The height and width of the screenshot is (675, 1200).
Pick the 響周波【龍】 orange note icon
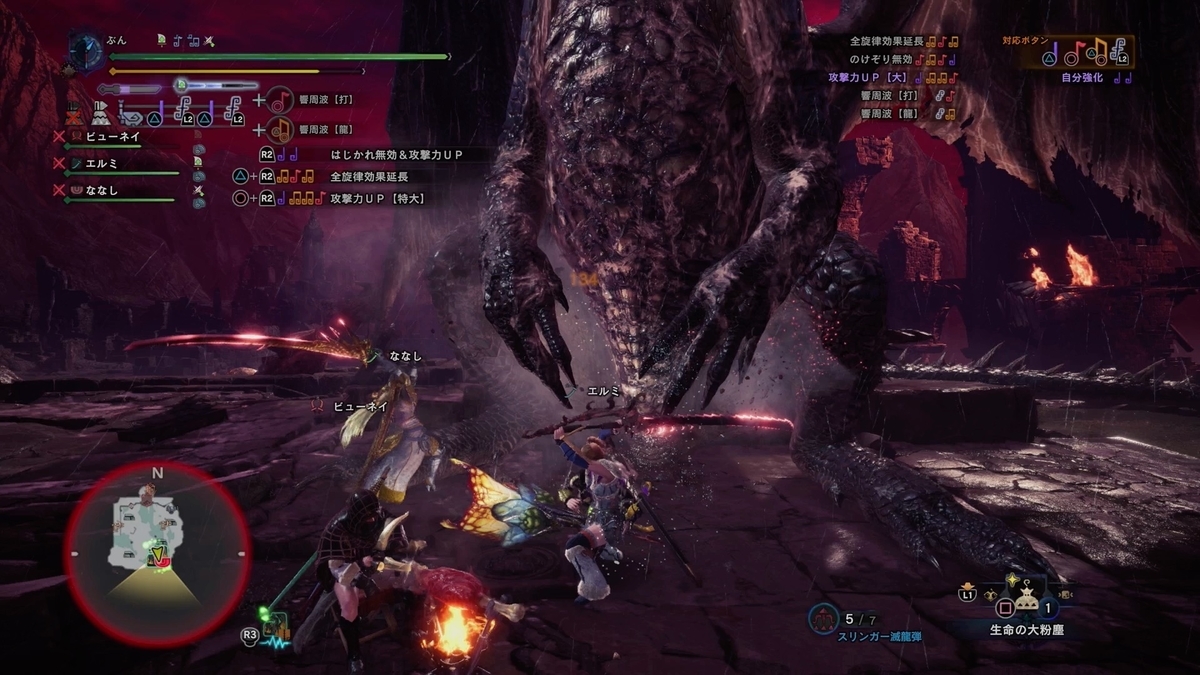(x=280, y=128)
